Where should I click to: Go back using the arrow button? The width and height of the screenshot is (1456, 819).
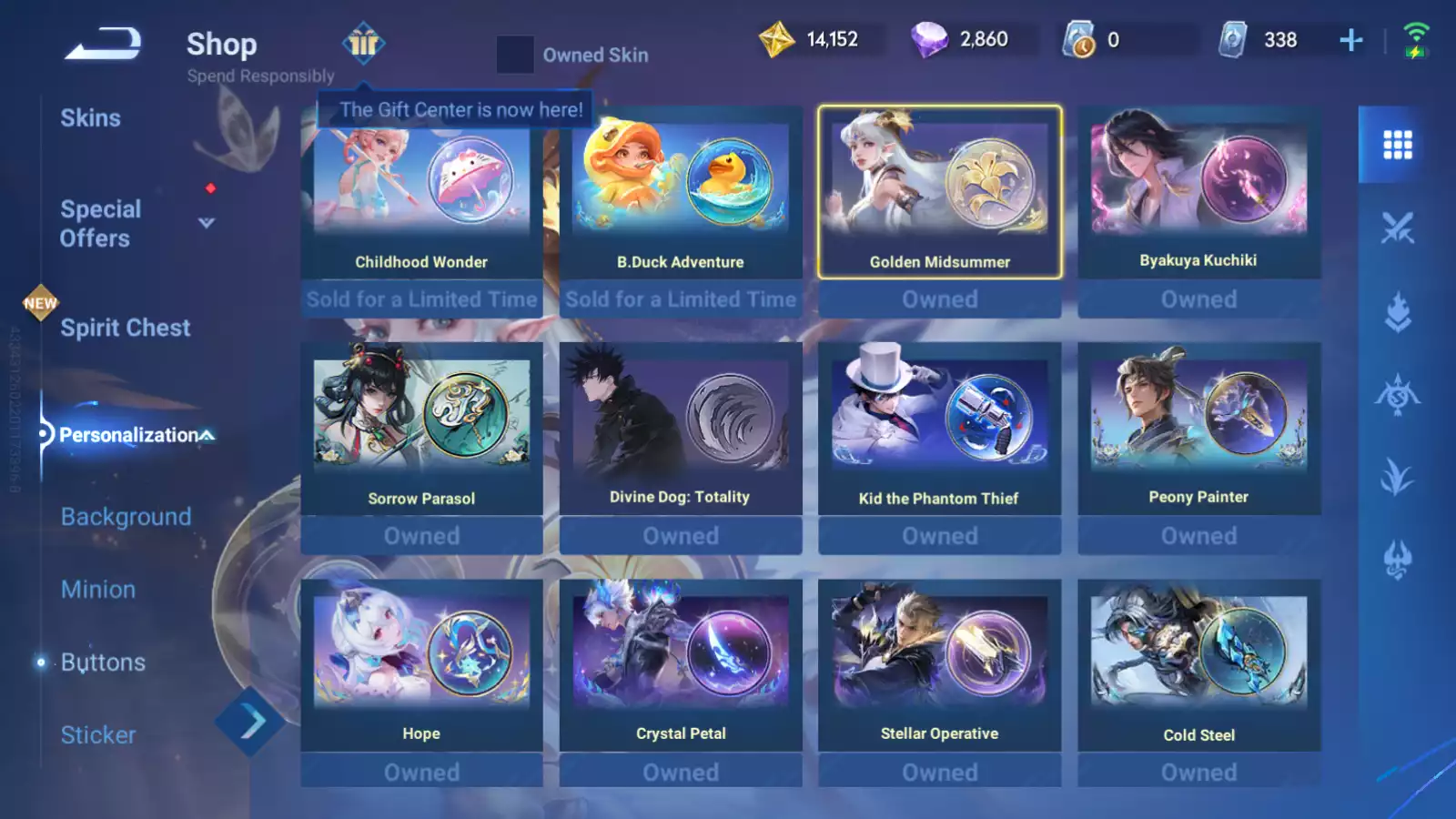pos(103,44)
